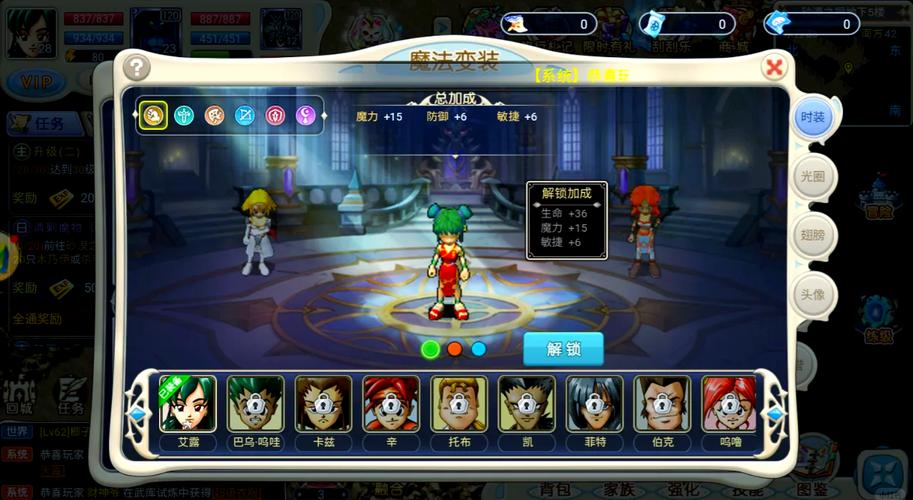Choose the orange color dot
Image resolution: width=913 pixels, height=500 pixels.
tap(455, 349)
